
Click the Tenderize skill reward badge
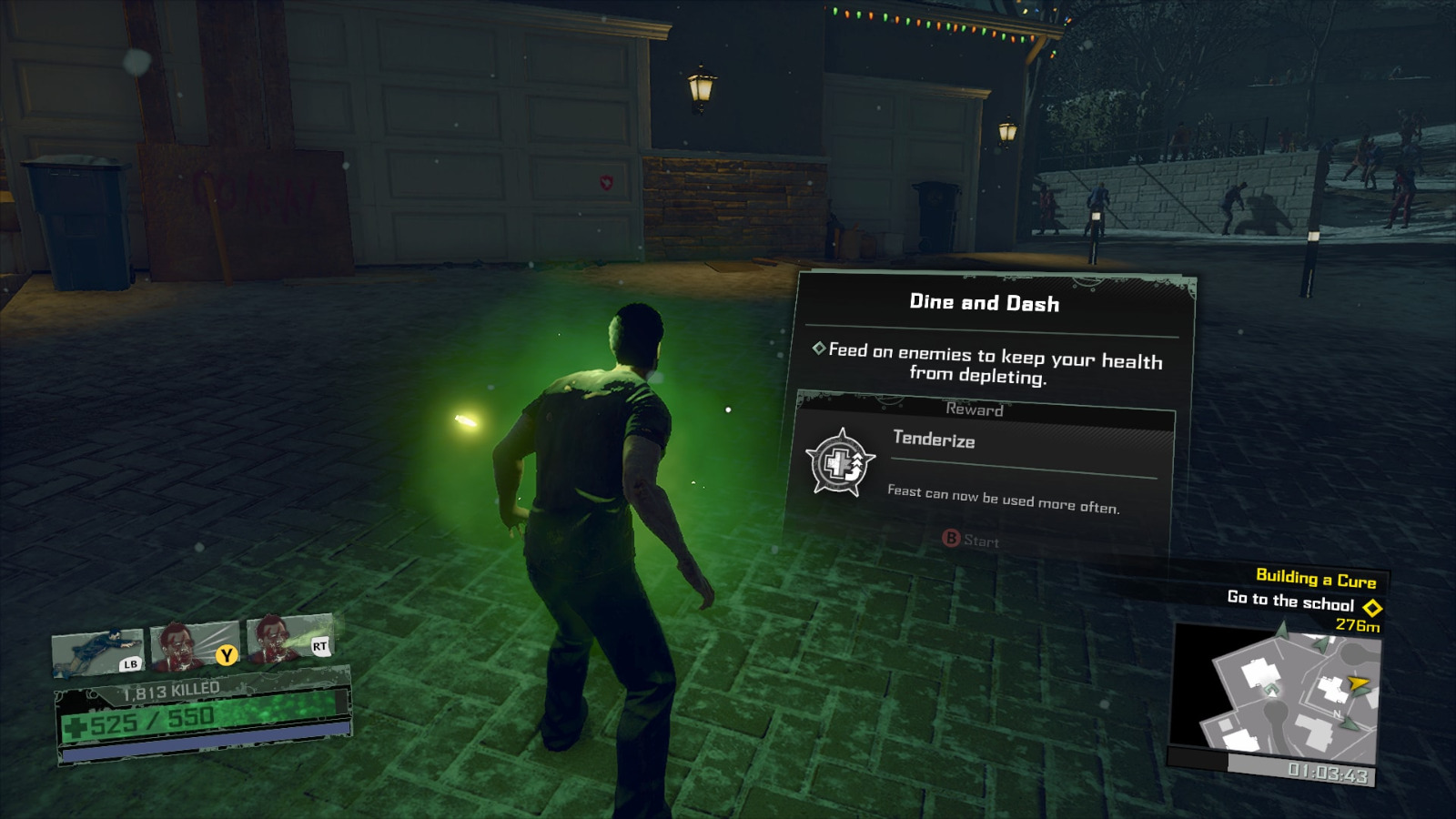[840, 464]
